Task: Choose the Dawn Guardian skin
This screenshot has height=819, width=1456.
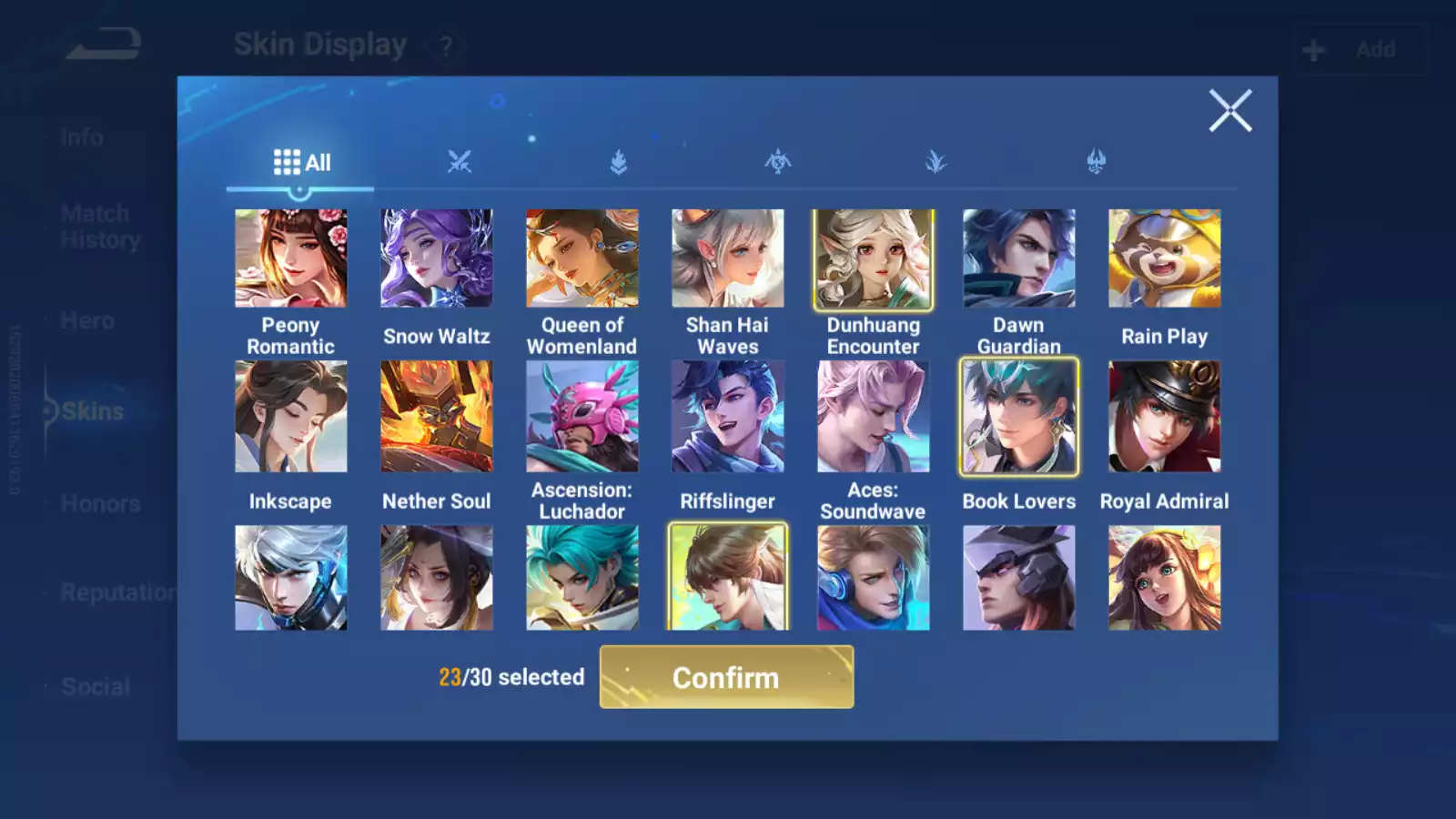Action: [x=1018, y=258]
